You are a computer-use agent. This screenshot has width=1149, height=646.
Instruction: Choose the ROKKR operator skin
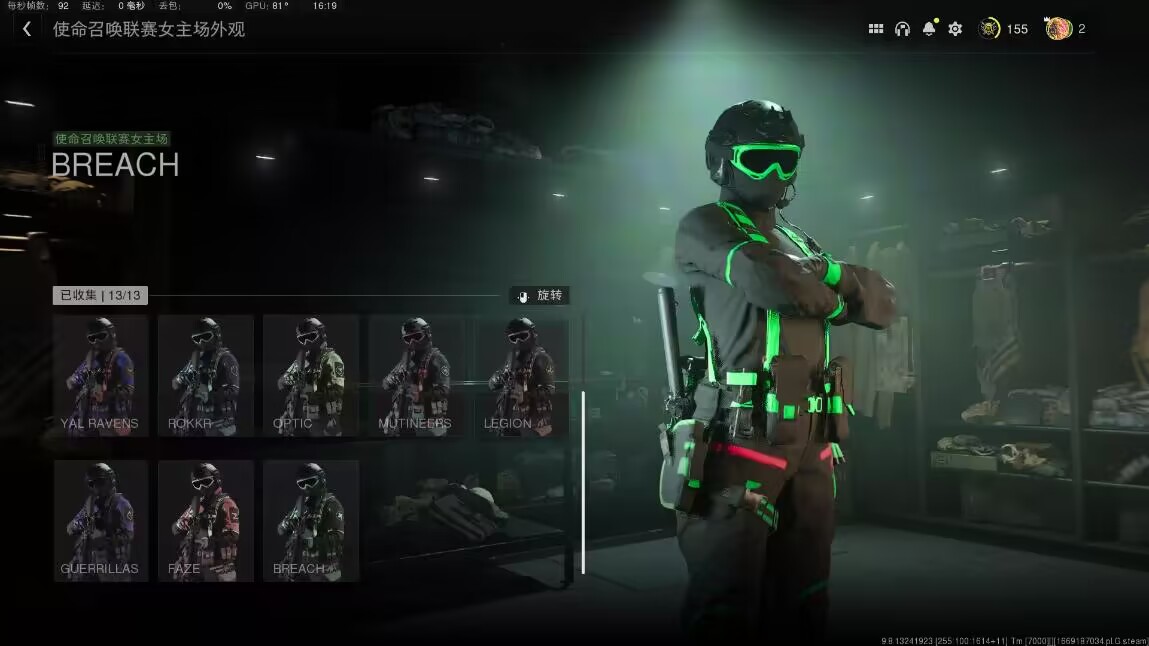click(x=205, y=376)
